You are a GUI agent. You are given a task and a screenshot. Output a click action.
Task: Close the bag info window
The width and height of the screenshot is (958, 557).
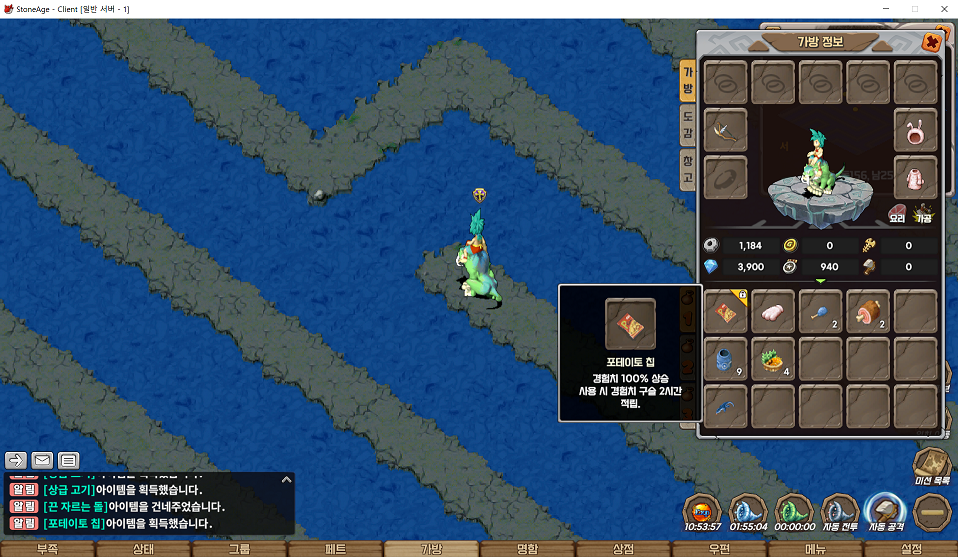click(x=931, y=42)
